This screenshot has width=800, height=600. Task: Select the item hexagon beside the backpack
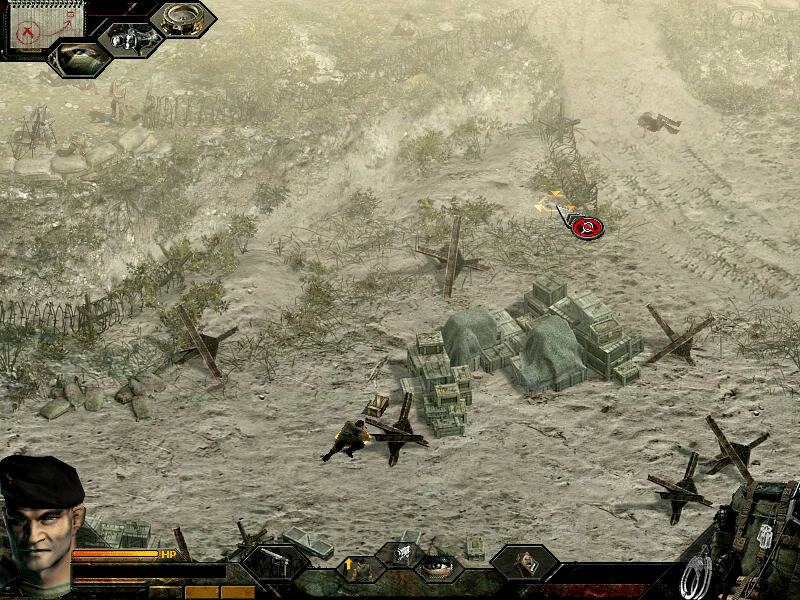(x=523, y=563)
